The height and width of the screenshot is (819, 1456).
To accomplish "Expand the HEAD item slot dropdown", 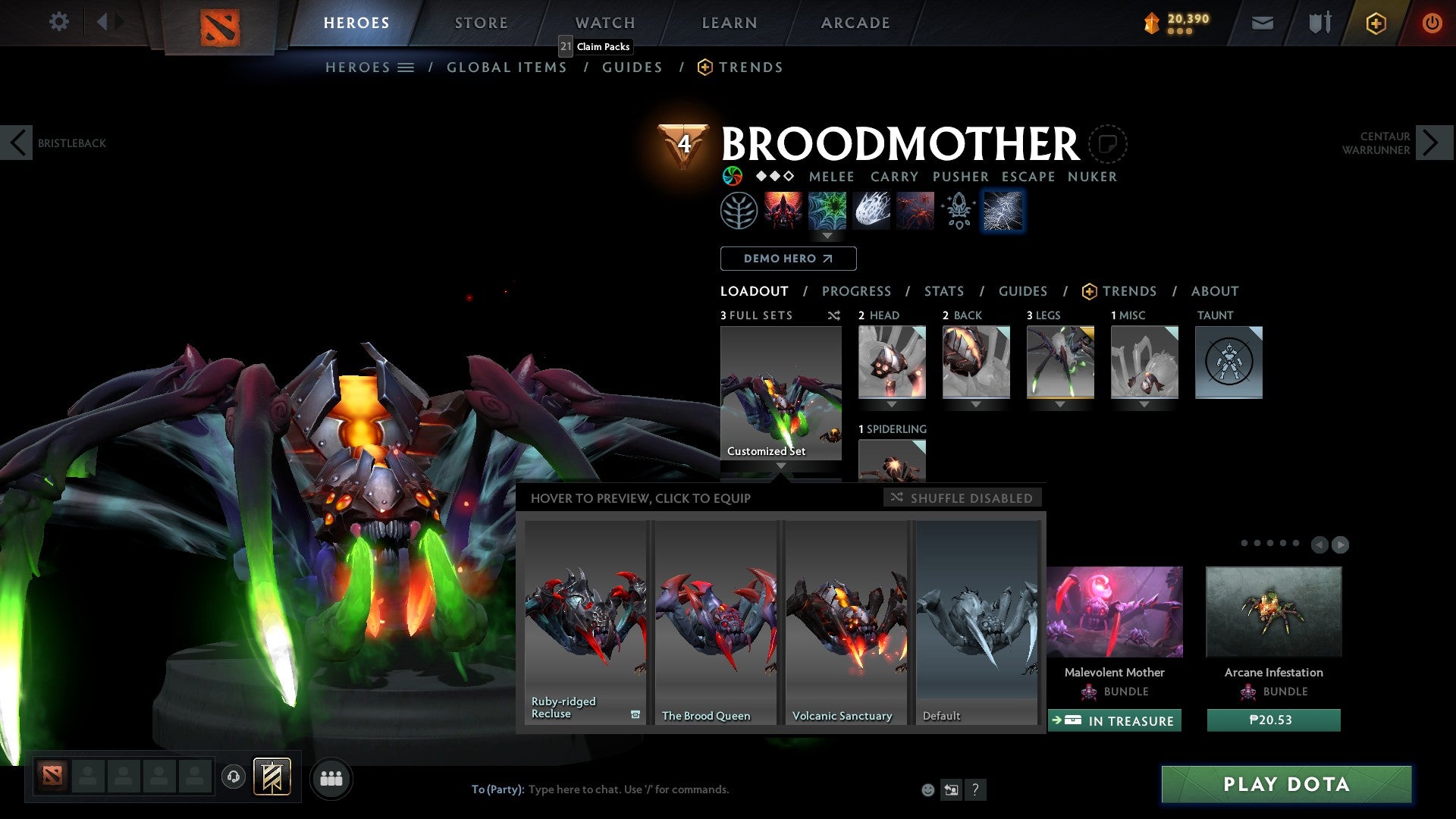I will [893, 404].
